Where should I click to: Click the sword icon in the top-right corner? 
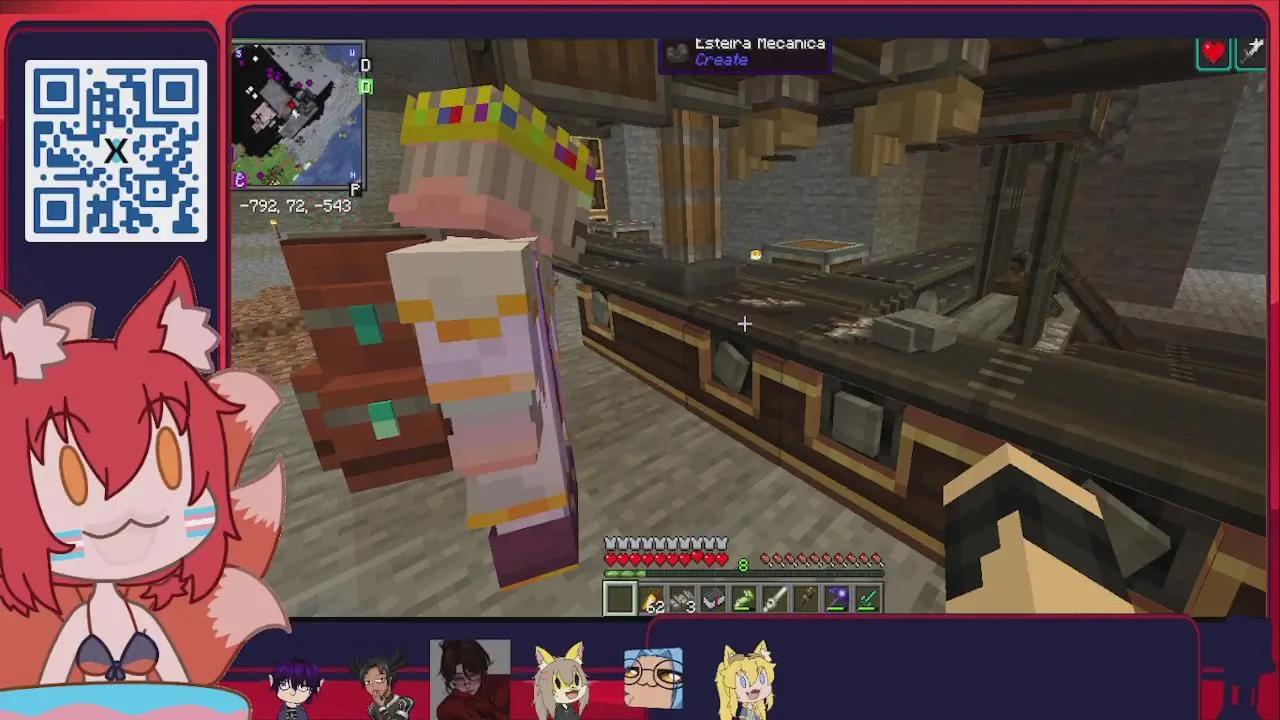pyautogui.click(x=1254, y=50)
